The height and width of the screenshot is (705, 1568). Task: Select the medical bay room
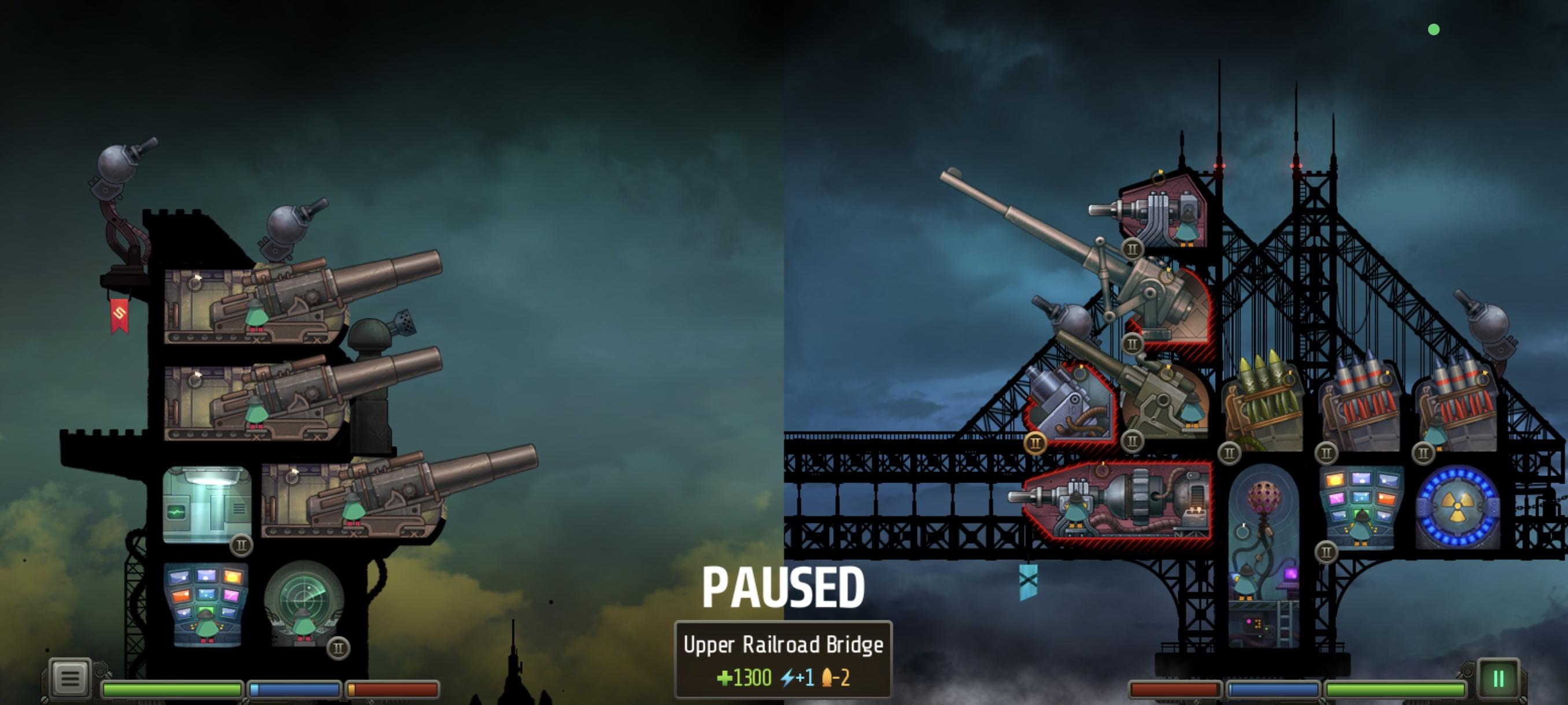206,504
